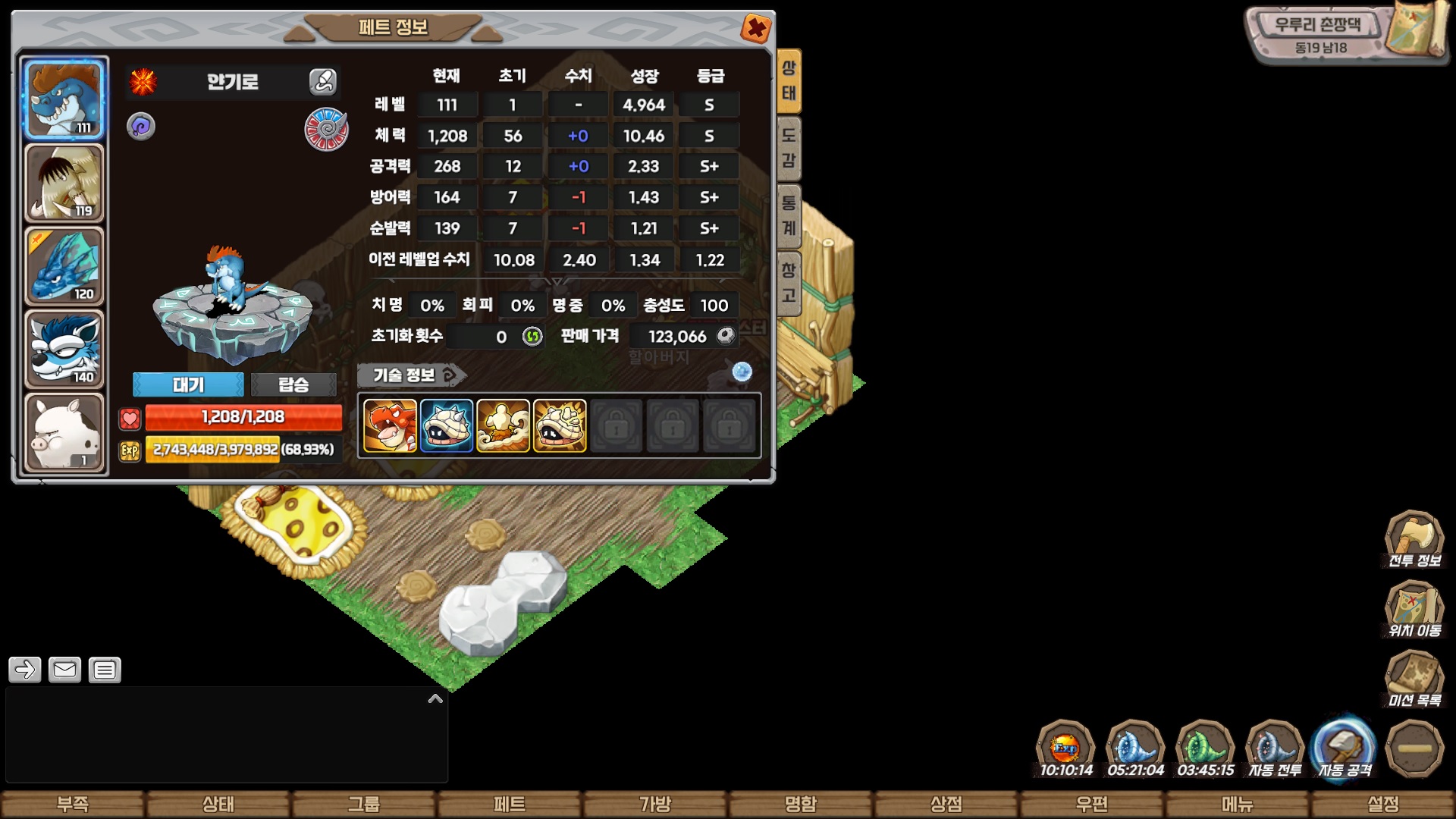Viewport: 1456px width, 819px height.
Task: Set pet to 대기 standby
Action: click(x=188, y=384)
